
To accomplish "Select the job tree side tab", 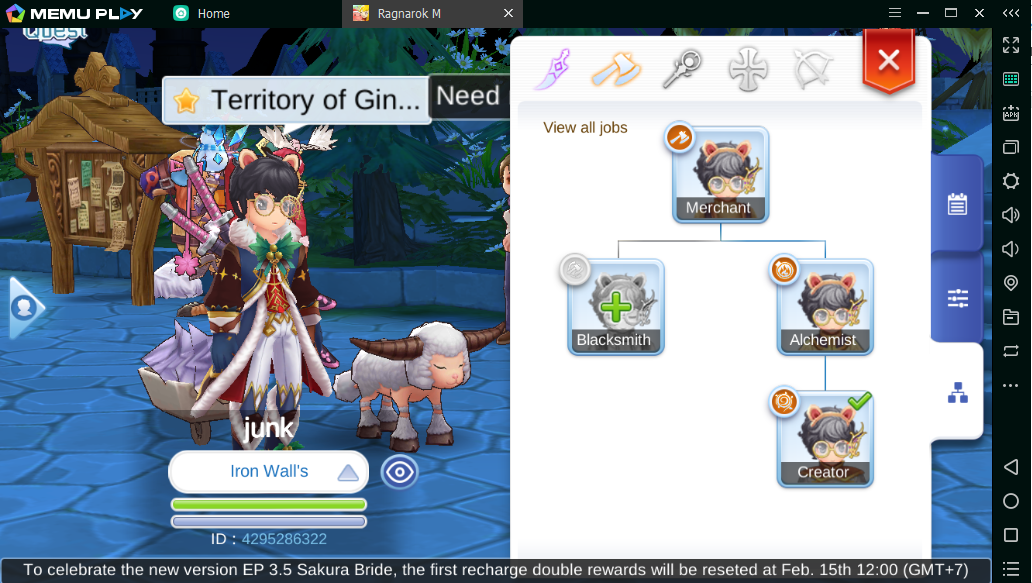I will [957, 393].
